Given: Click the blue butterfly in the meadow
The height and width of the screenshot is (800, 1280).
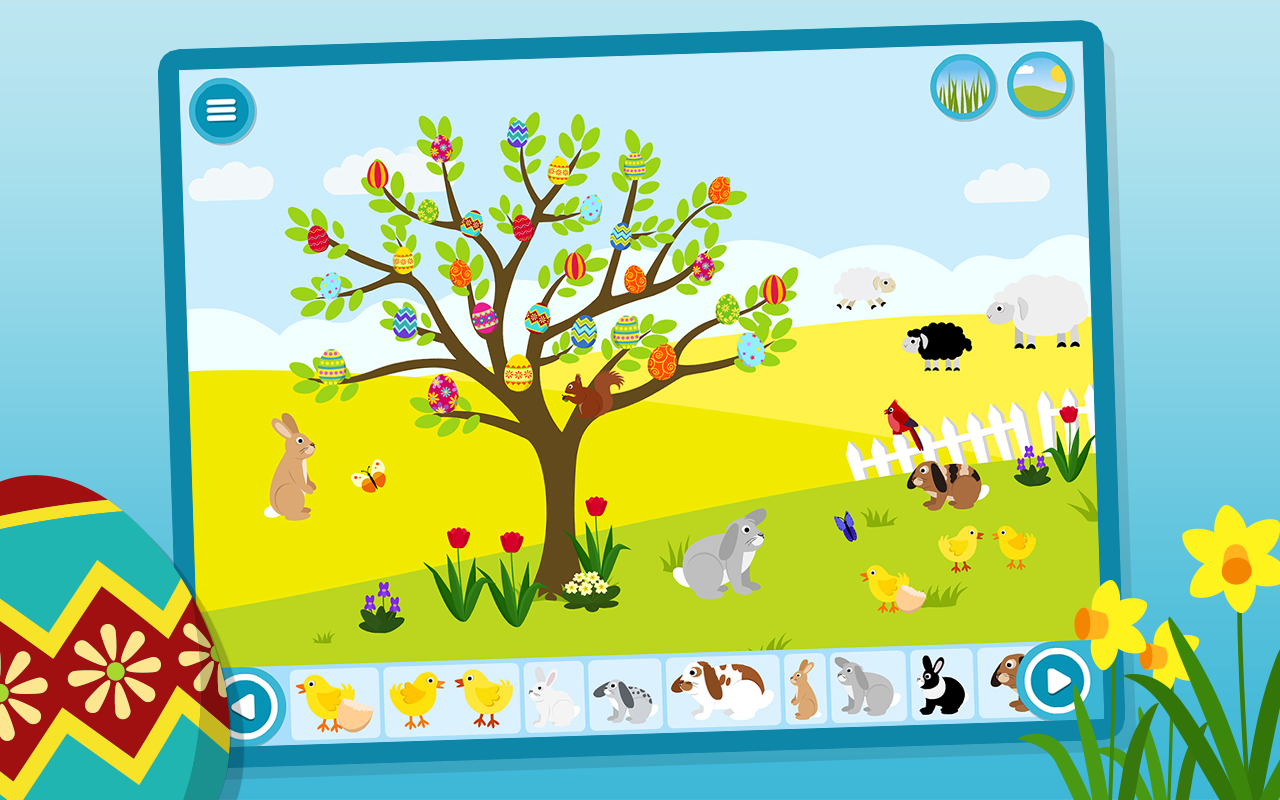Looking at the screenshot, I should click(843, 528).
